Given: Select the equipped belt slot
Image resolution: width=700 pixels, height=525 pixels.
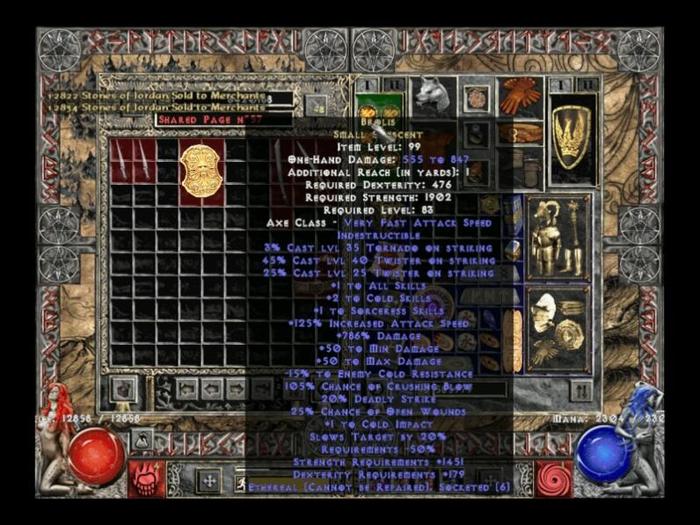Looking at the screenshot, I should click(x=520, y=133).
